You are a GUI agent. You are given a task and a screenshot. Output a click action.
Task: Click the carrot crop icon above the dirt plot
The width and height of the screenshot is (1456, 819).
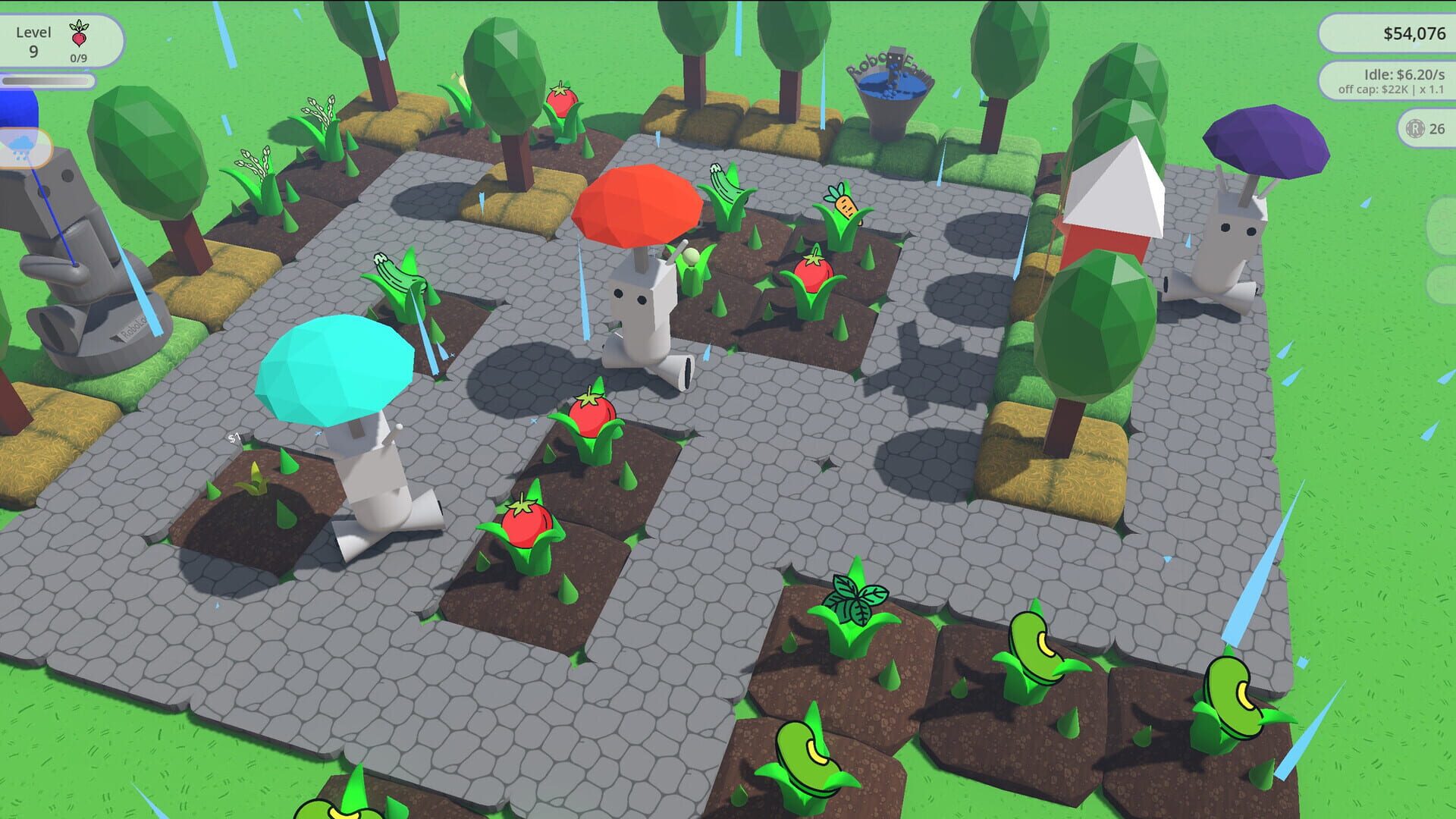(x=842, y=205)
